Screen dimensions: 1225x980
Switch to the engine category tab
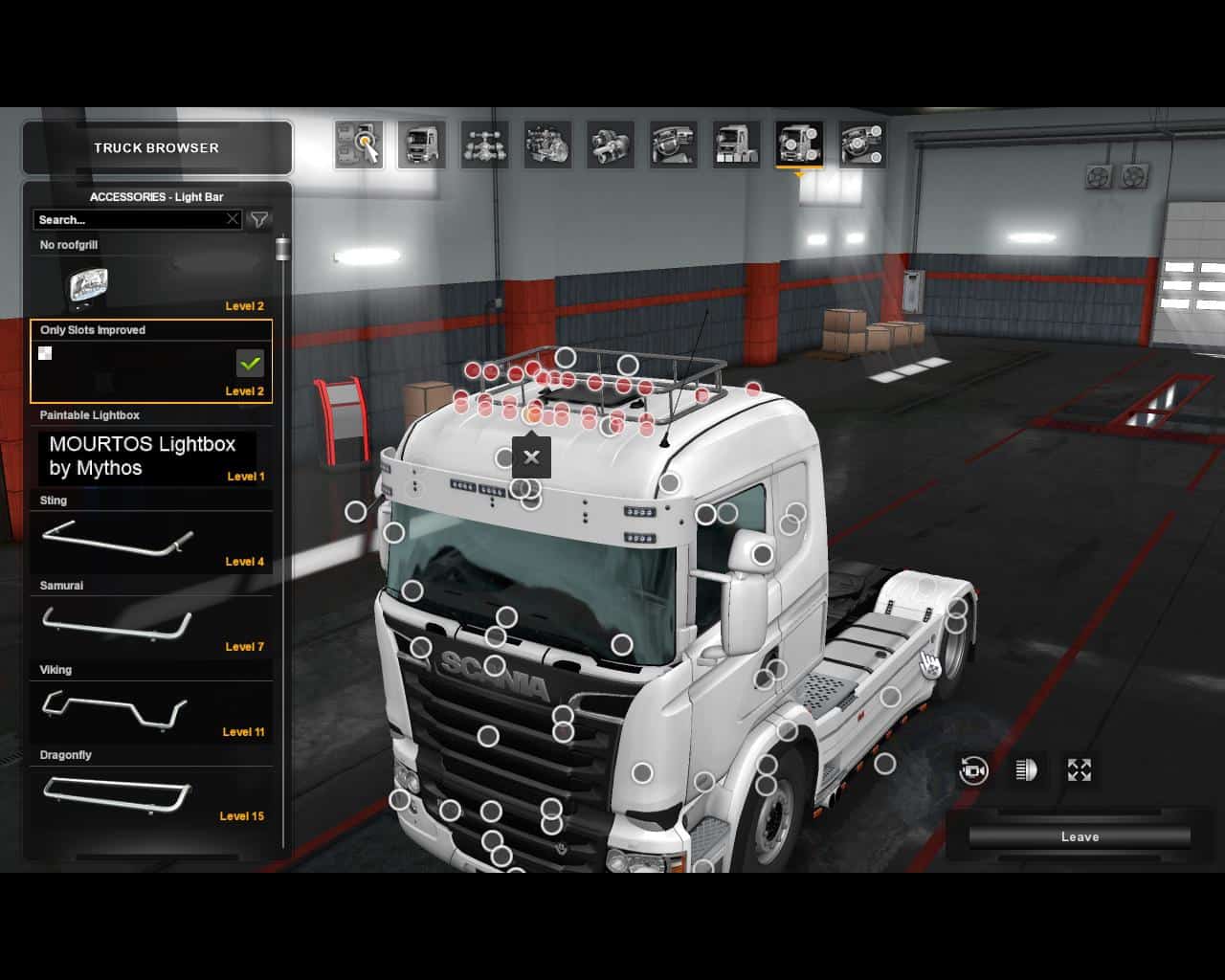pyautogui.click(x=547, y=145)
